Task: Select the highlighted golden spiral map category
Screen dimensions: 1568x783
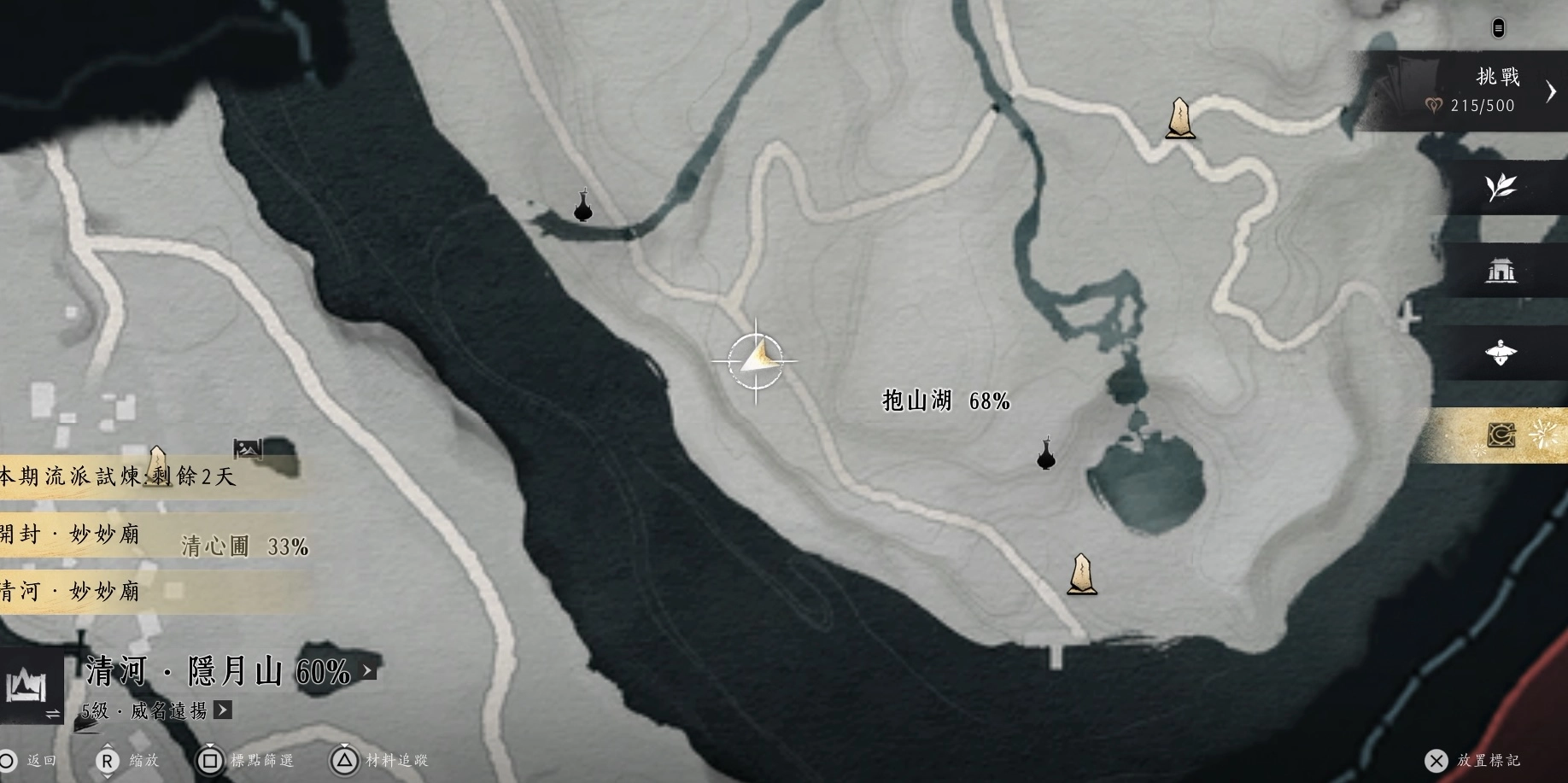Action: (1501, 435)
